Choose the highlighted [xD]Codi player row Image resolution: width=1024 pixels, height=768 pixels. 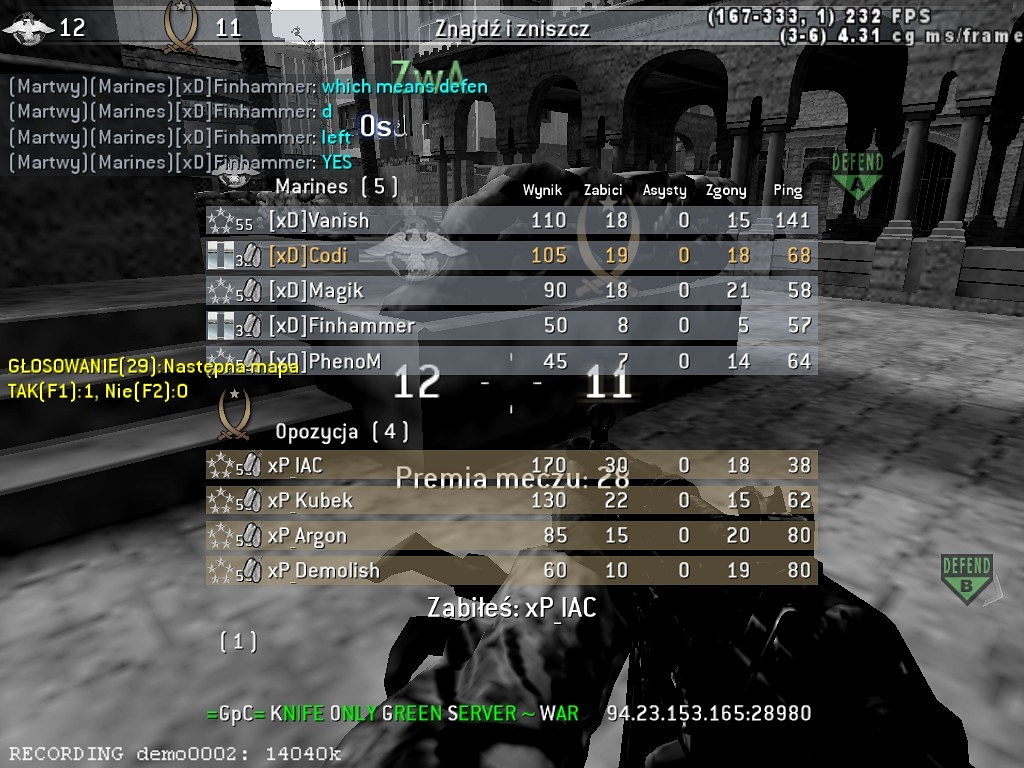[x=511, y=256]
